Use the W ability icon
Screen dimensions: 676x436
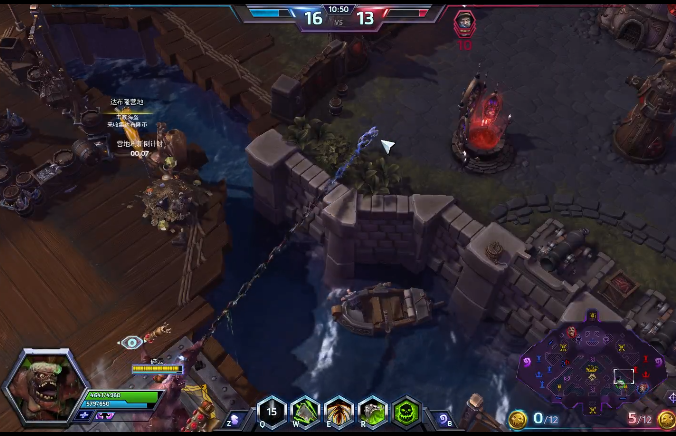pyautogui.click(x=305, y=412)
